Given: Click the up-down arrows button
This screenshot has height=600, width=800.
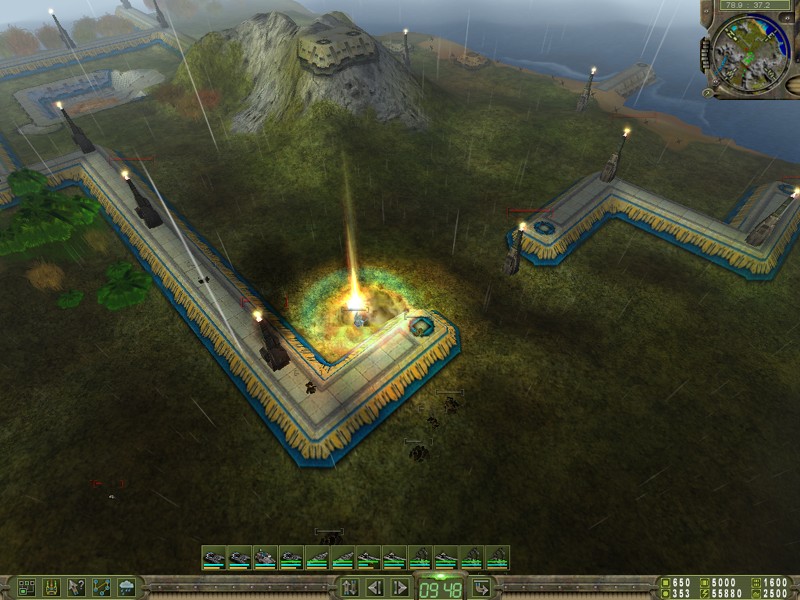Looking at the screenshot, I should click(349, 587).
